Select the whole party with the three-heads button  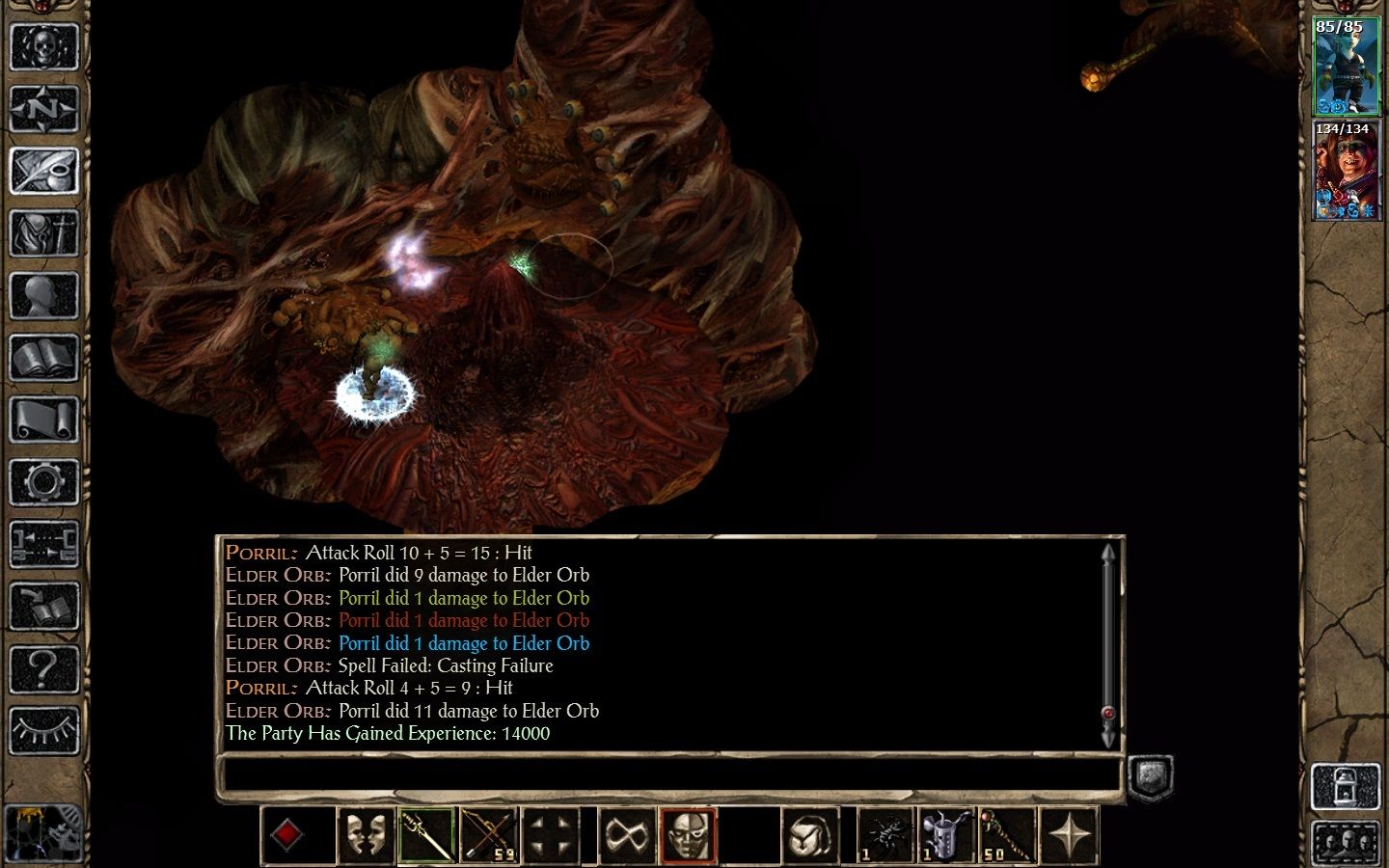click(x=1346, y=843)
